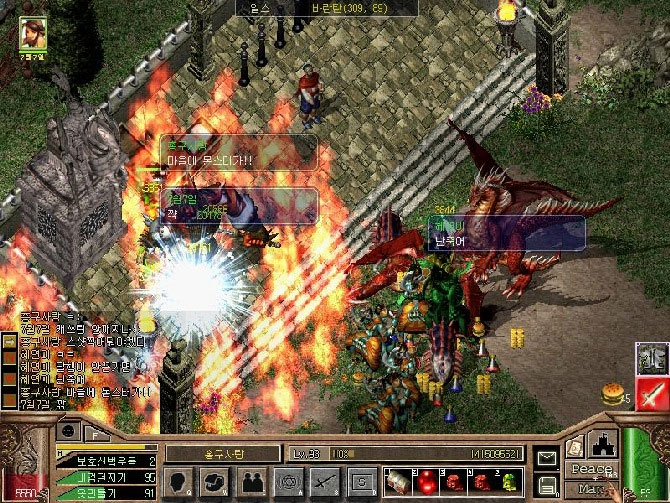
Task: Open the head profile character button
Action: (x=180, y=482)
